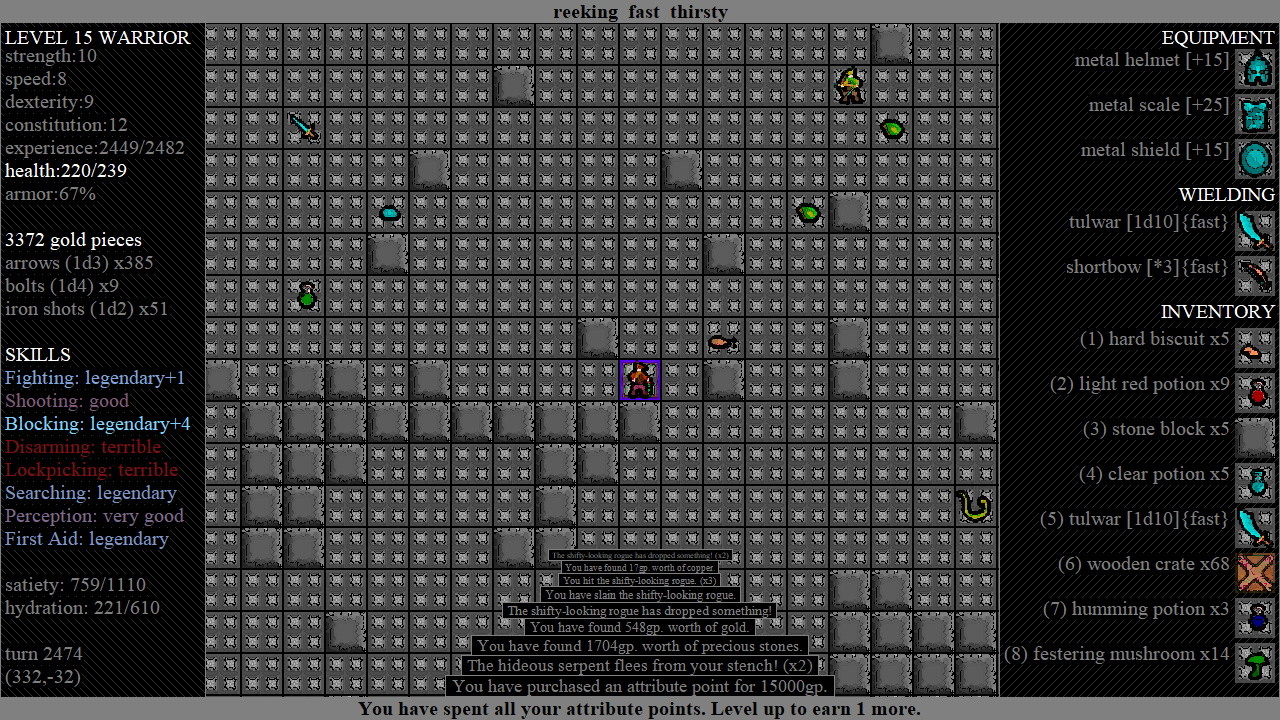Screen dimensions: 1280x720
Task: Click the metal scale armor icon
Action: click(1255, 114)
